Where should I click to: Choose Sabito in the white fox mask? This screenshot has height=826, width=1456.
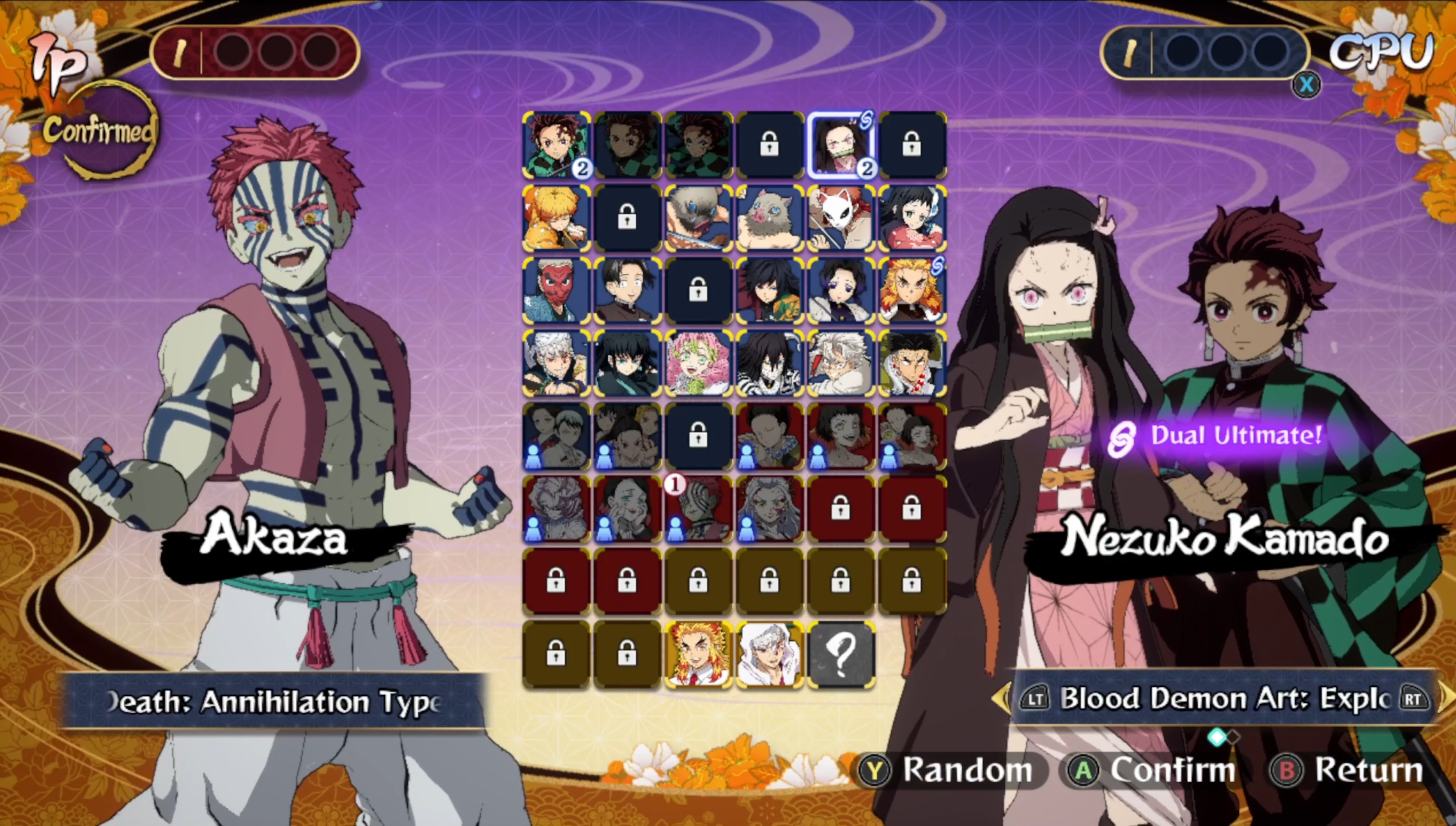(x=840, y=218)
